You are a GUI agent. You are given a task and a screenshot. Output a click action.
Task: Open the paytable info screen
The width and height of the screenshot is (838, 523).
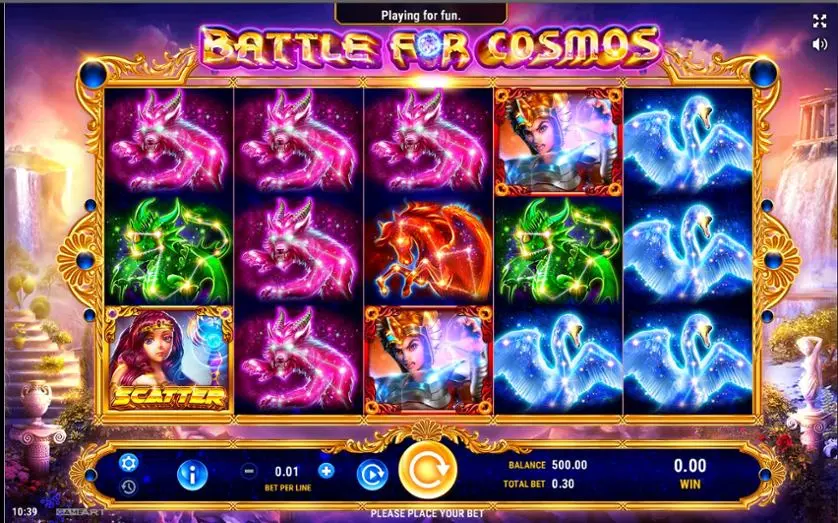(x=191, y=473)
